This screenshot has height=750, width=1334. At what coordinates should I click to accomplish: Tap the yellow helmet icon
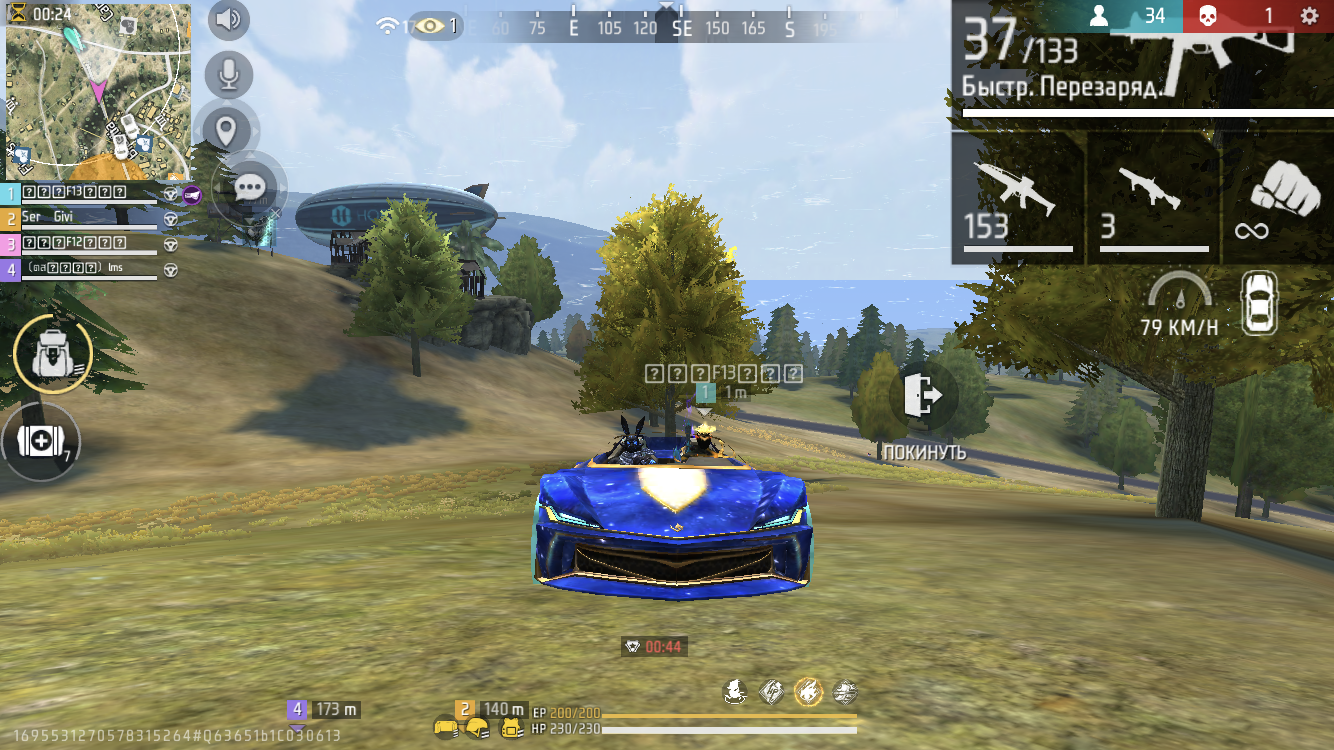pos(478,728)
